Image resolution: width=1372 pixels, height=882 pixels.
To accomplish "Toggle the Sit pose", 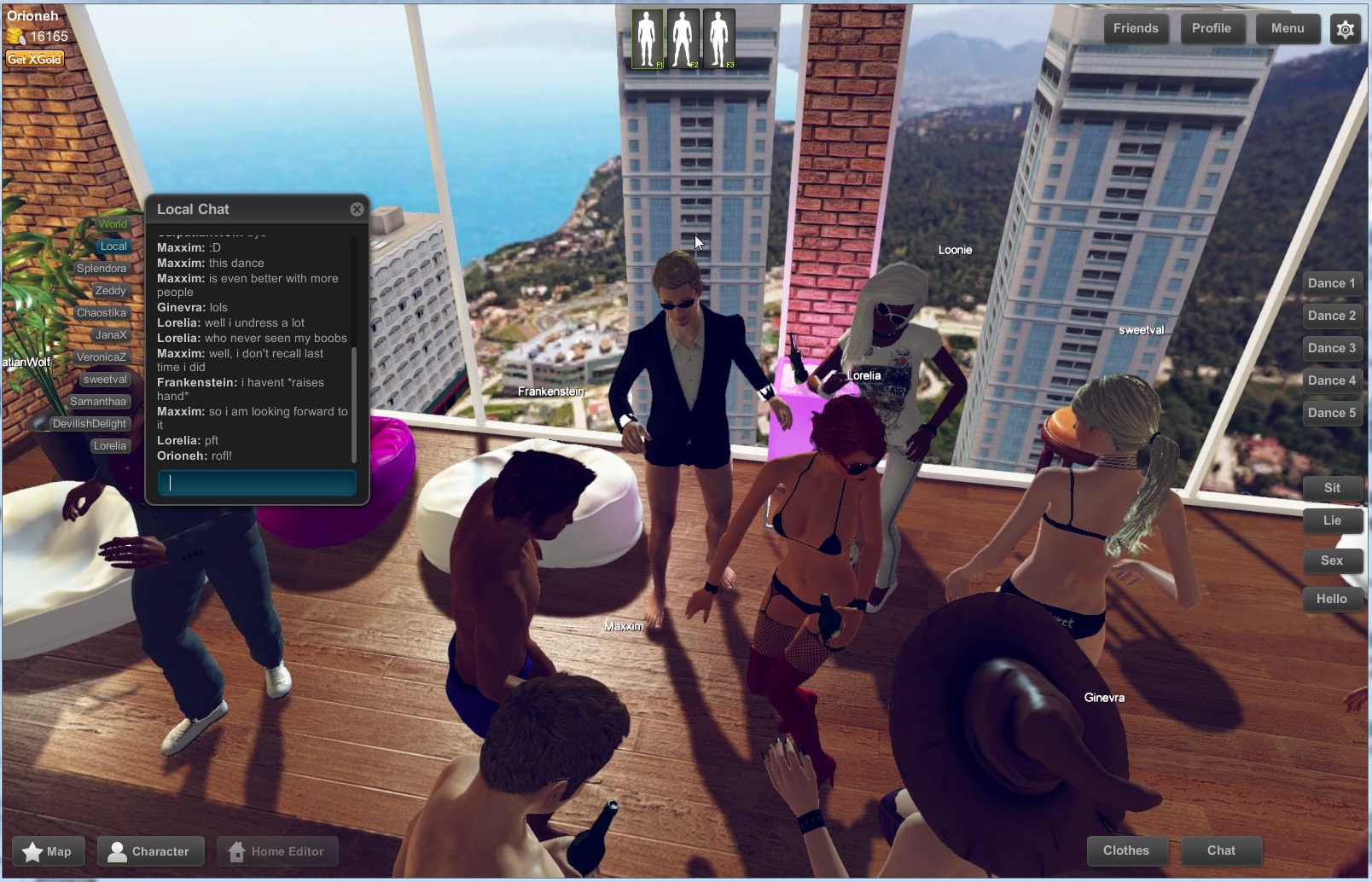I will coord(1332,488).
